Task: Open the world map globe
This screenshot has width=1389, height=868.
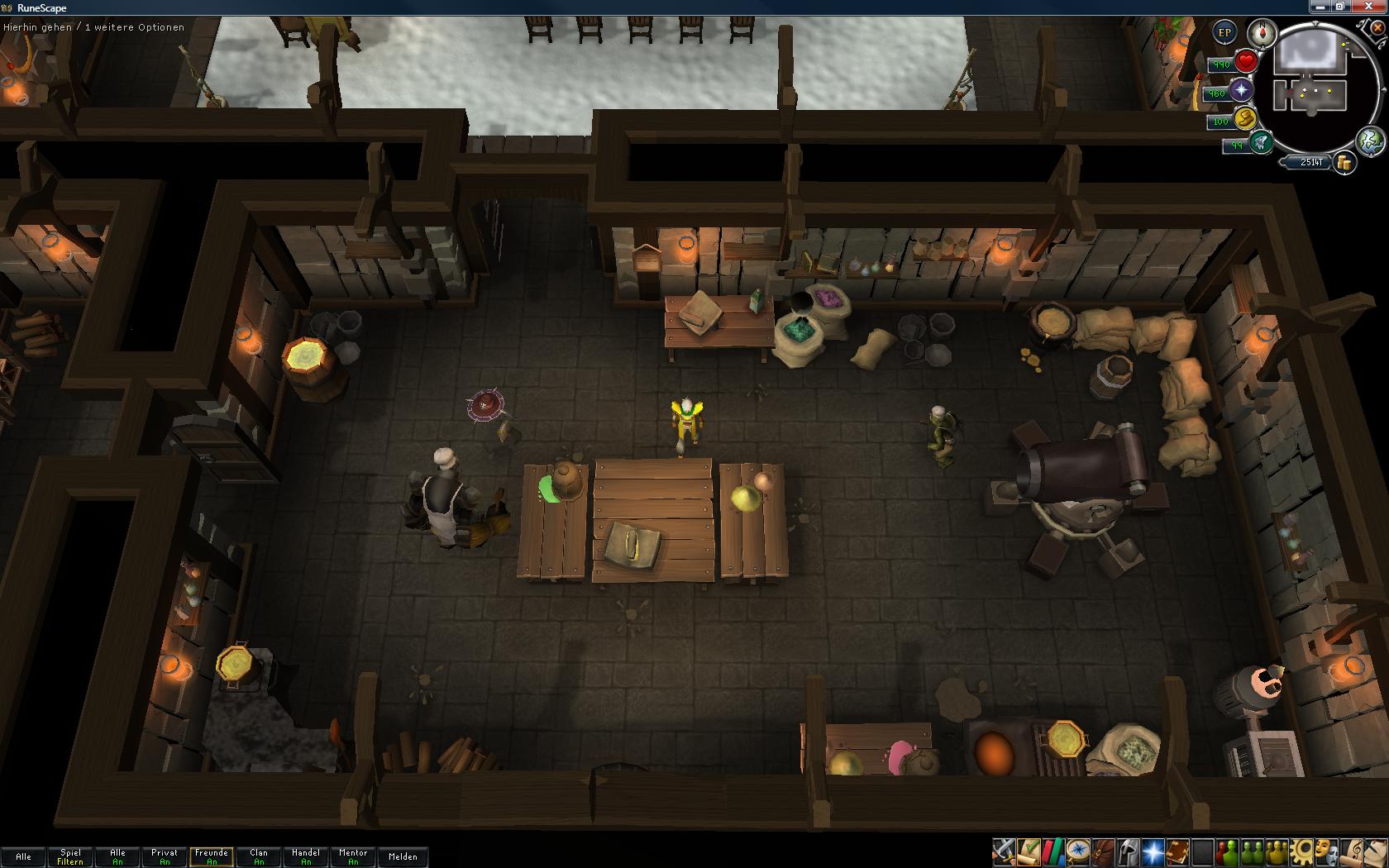Action: [x=1370, y=140]
